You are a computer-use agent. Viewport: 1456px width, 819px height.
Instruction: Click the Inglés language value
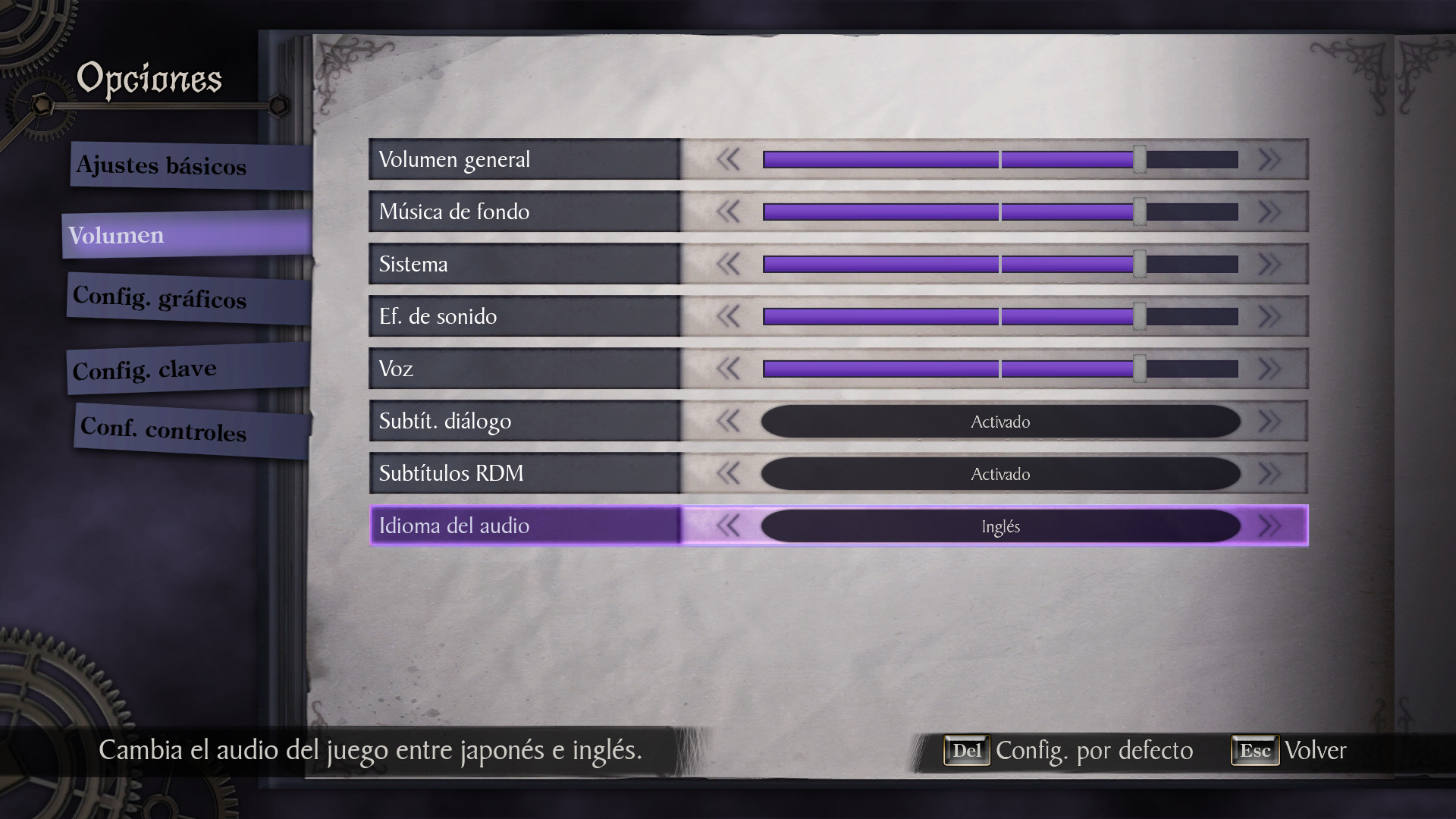1000,526
